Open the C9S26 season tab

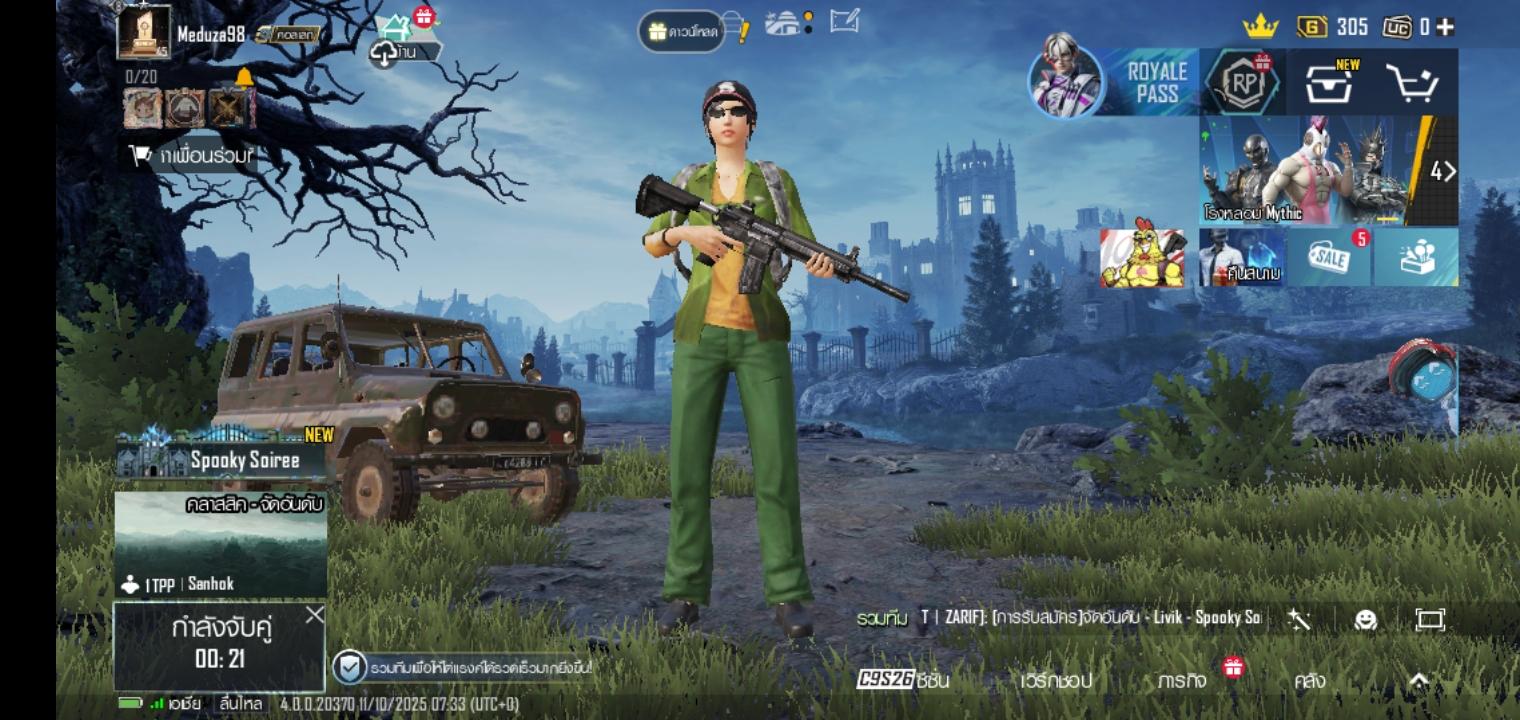click(902, 680)
